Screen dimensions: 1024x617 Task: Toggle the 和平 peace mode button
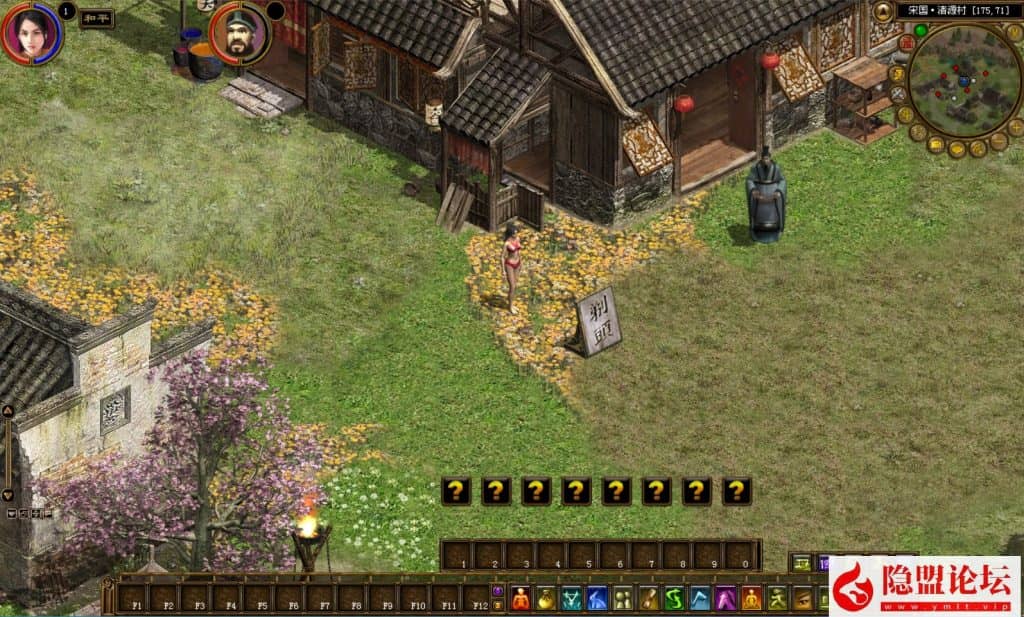click(96, 18)
